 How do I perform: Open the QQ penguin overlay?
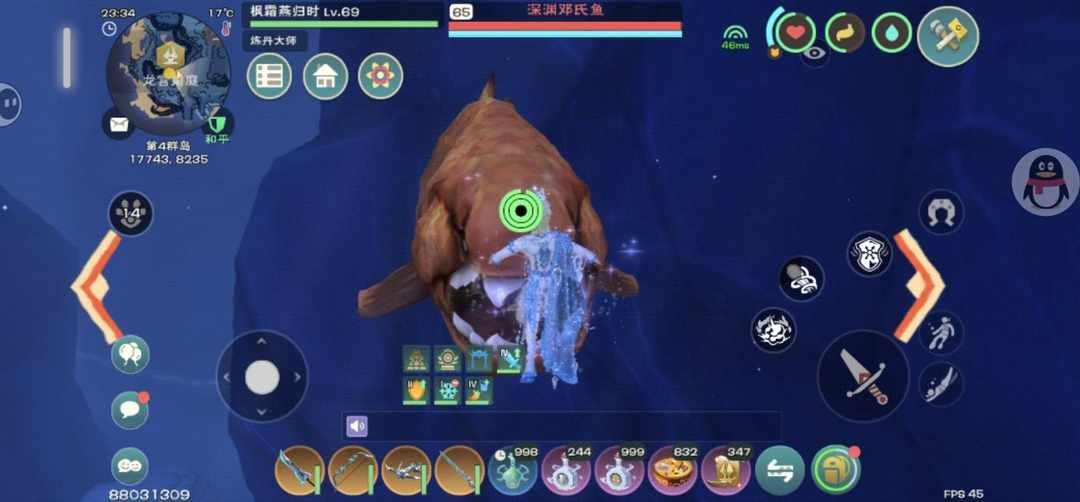tap(1045, 182)
